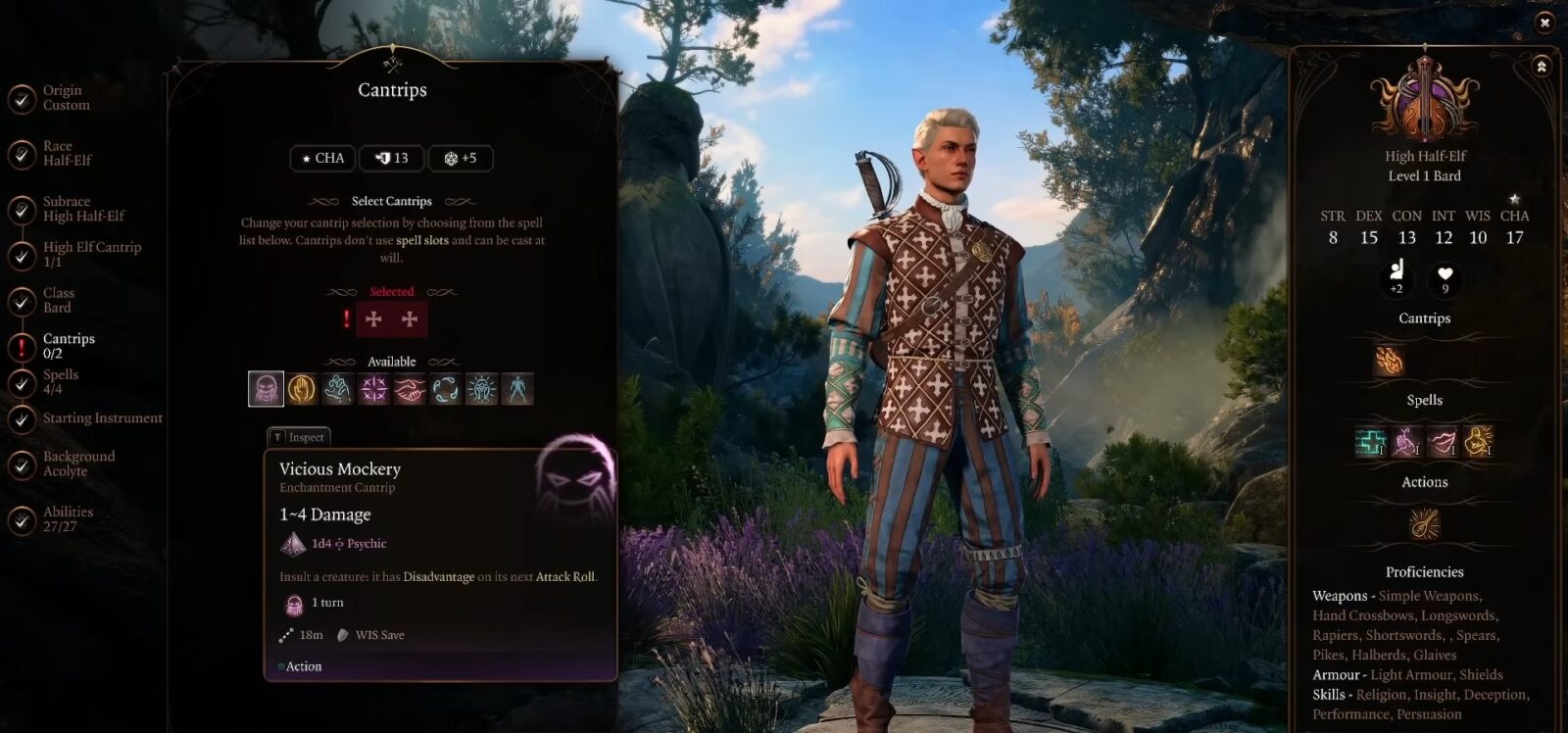Select the Minor Illusion cantrip
The width and height of the screenshot is (1568, 733).
click(517, 389)
